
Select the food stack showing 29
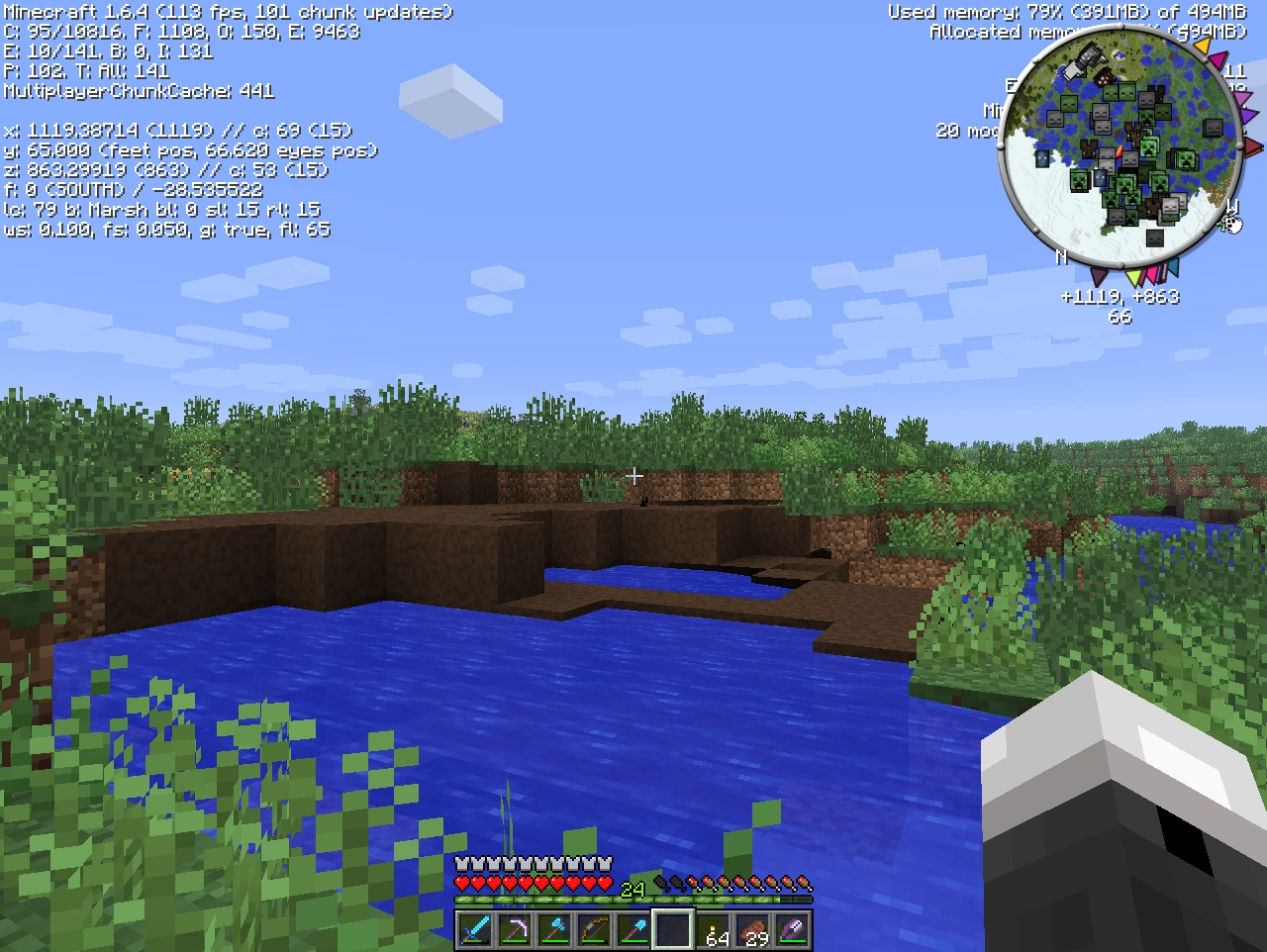tap(753, 927)
